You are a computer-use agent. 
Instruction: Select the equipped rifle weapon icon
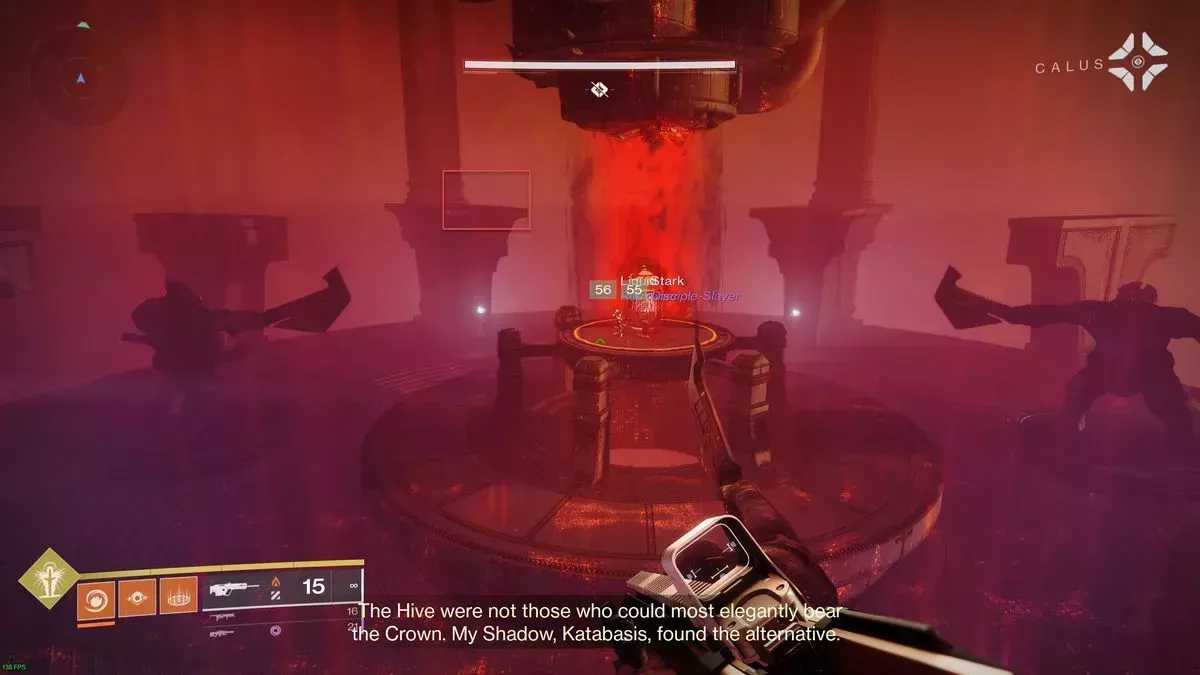[x=231, y=588]
